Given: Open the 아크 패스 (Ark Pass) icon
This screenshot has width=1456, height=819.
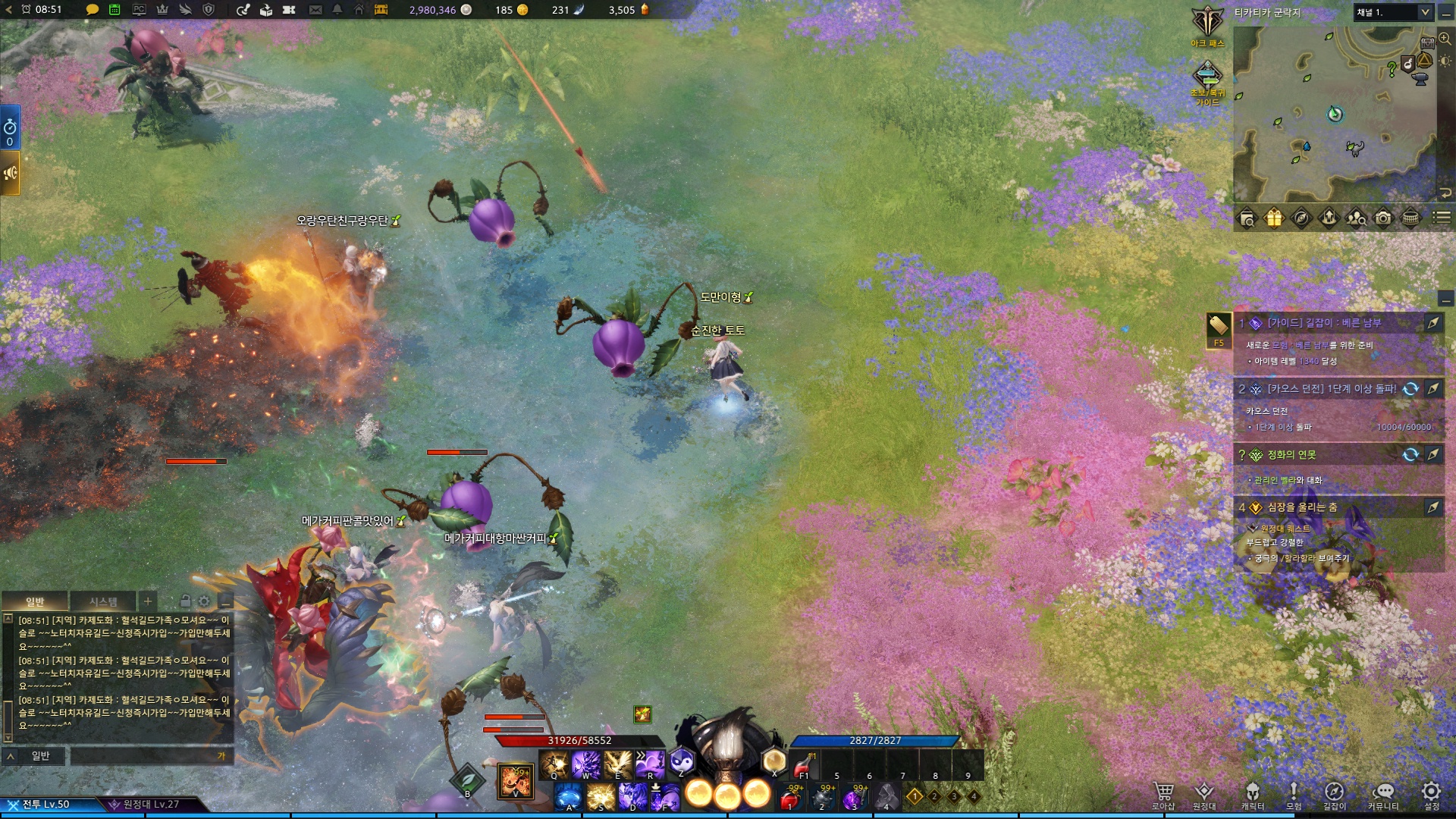Looking at the screenshot, I should tap(1207, 23).
